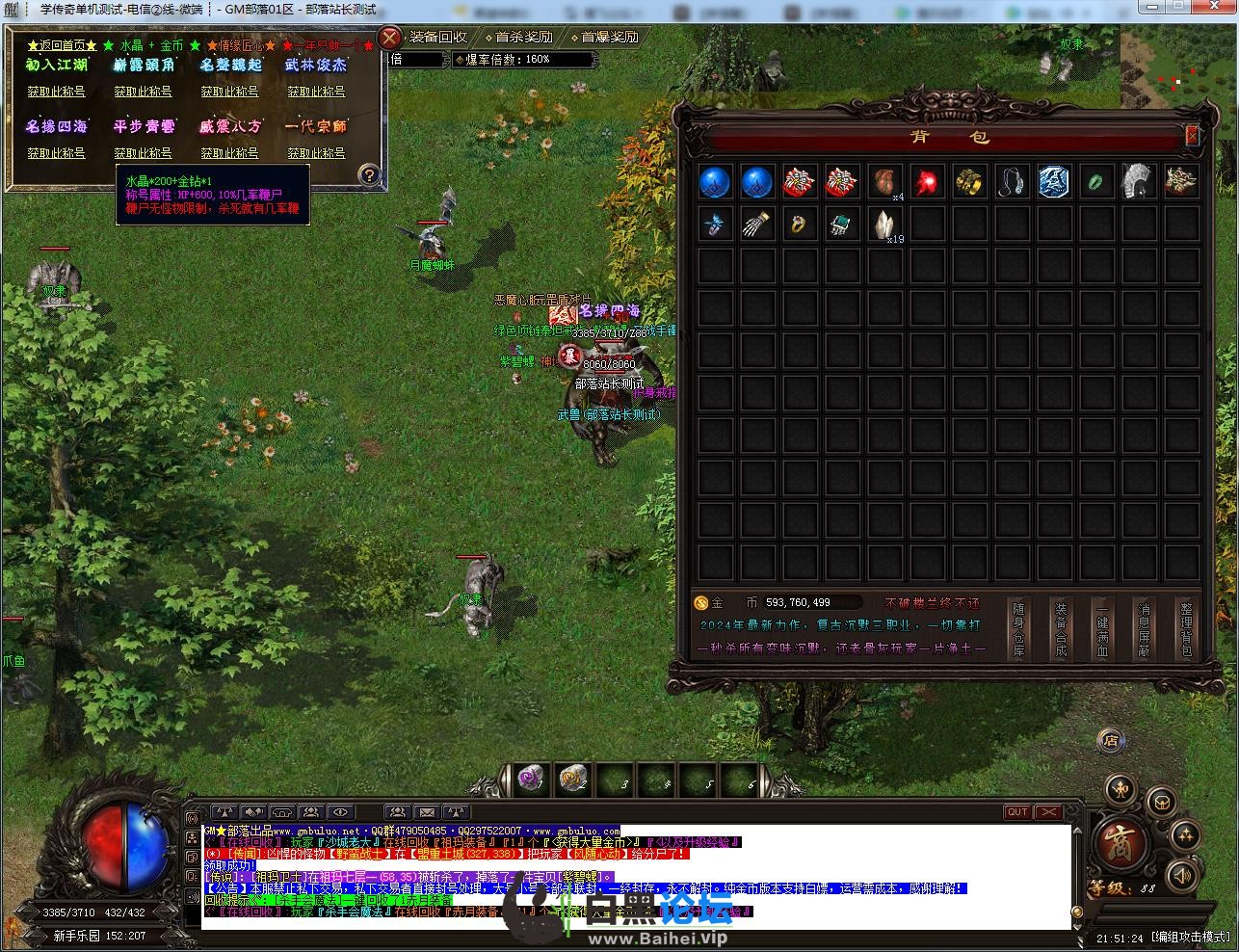Use the 一键满血 full heal button
This screenshot has width=1239, height=952.
click(x=1102, y=630)
